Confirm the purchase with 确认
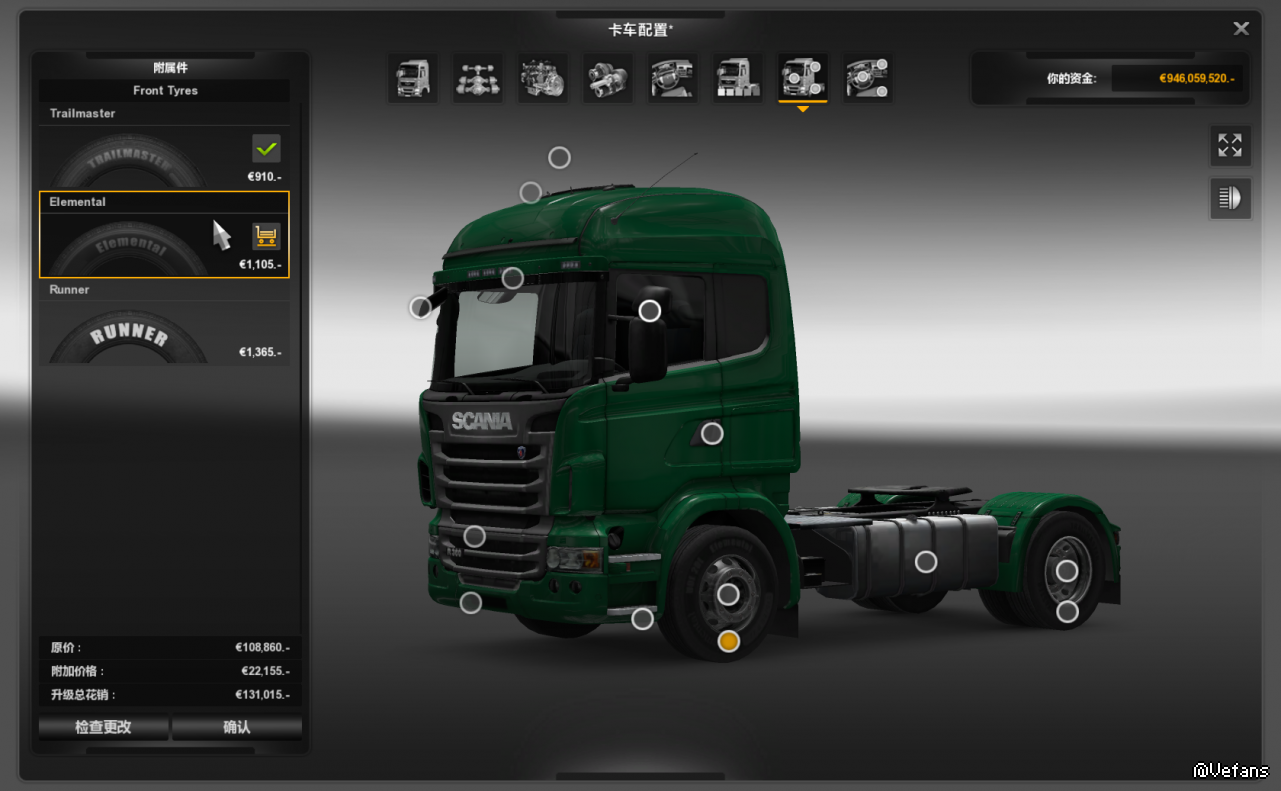The image size is (1281, 791). (237, 727)
